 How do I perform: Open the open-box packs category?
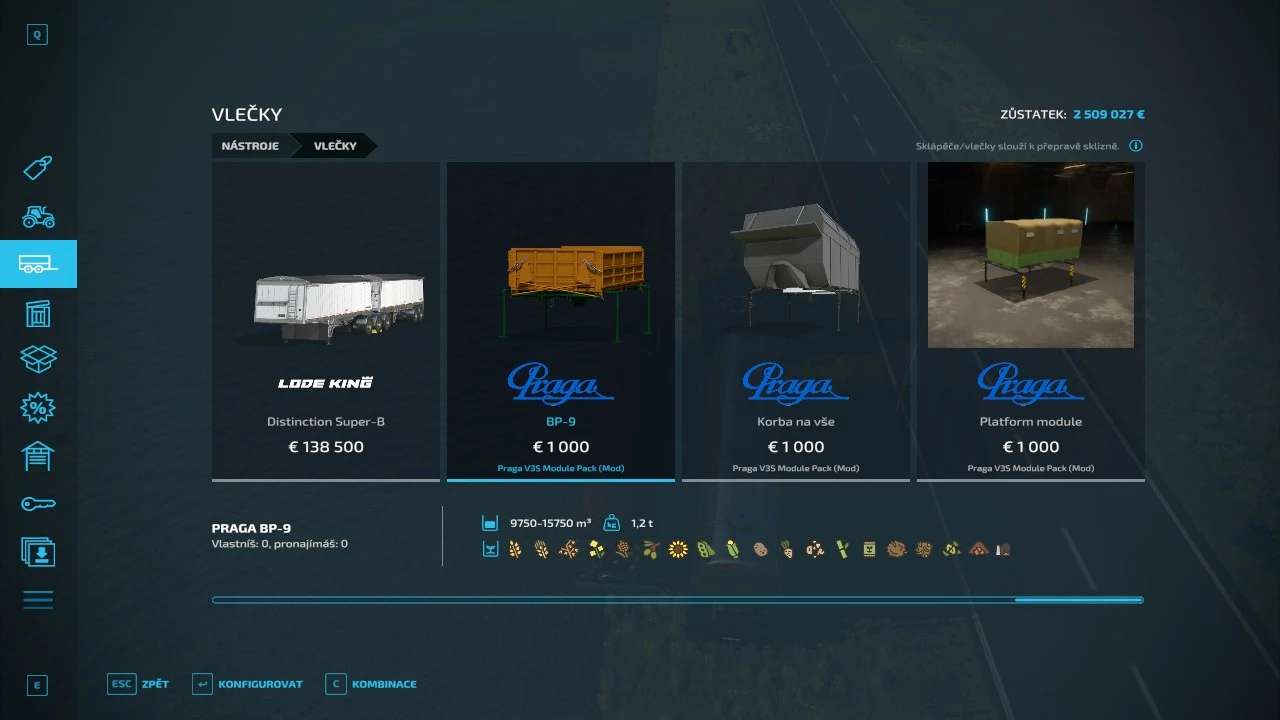point(38,360)
